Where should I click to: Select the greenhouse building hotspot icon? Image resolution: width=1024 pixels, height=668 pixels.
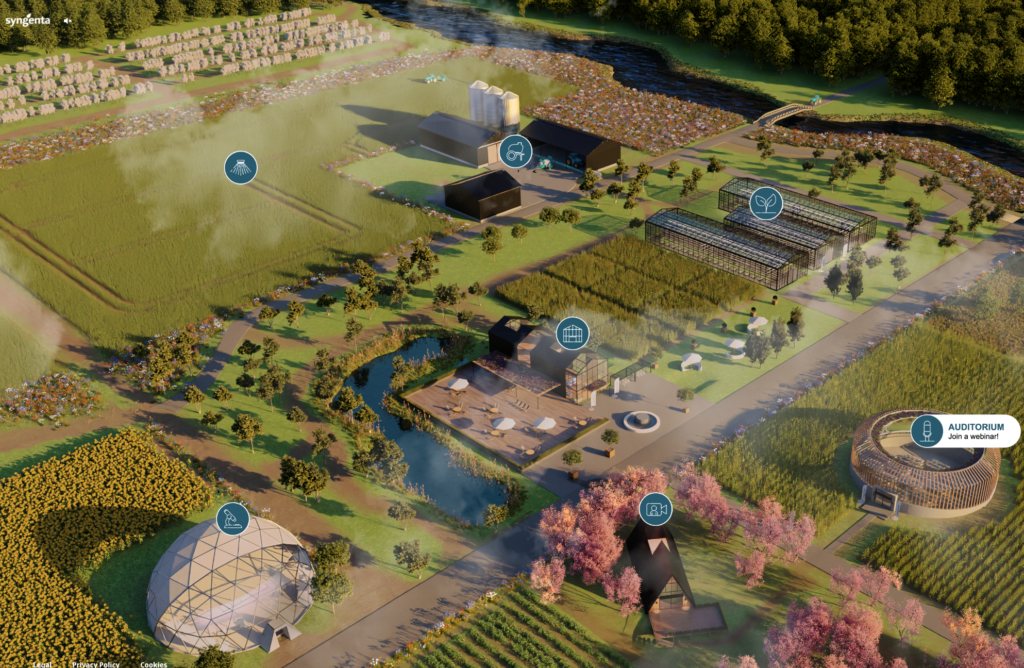(572, 333)
